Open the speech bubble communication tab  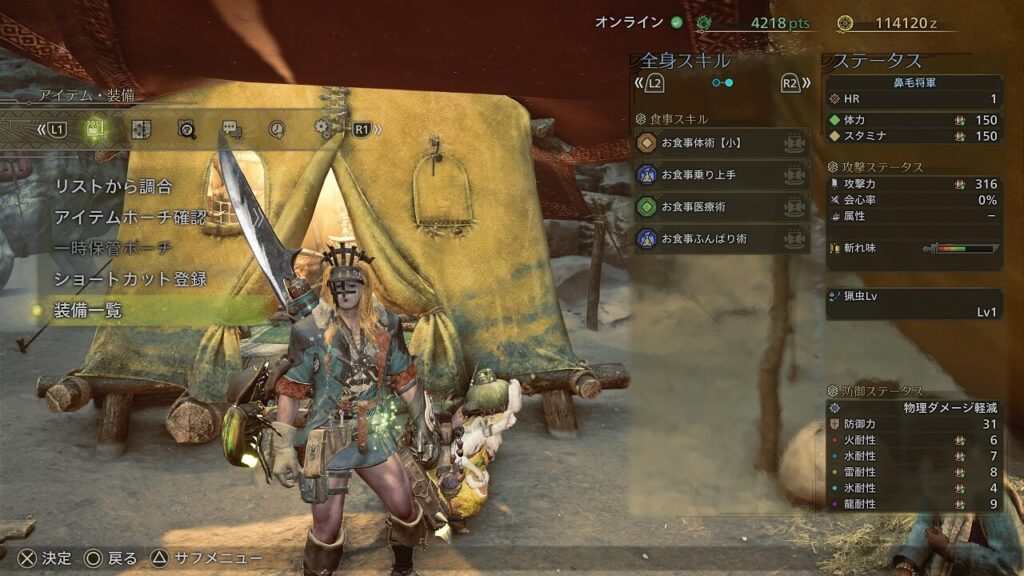click(232, 129)
